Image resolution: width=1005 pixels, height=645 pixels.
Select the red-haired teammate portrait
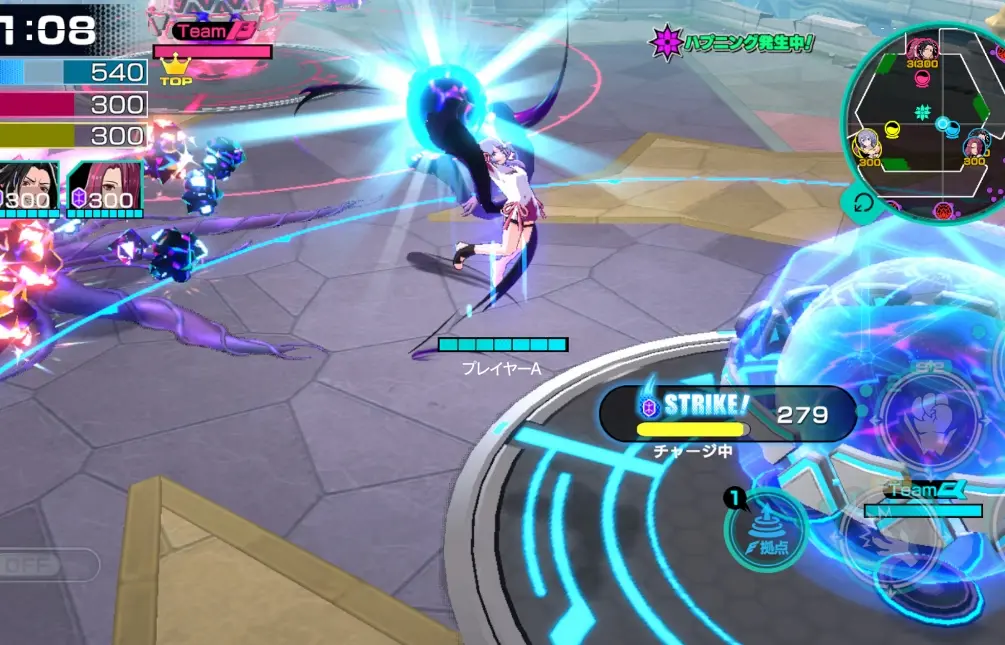(x=104, y=187)
